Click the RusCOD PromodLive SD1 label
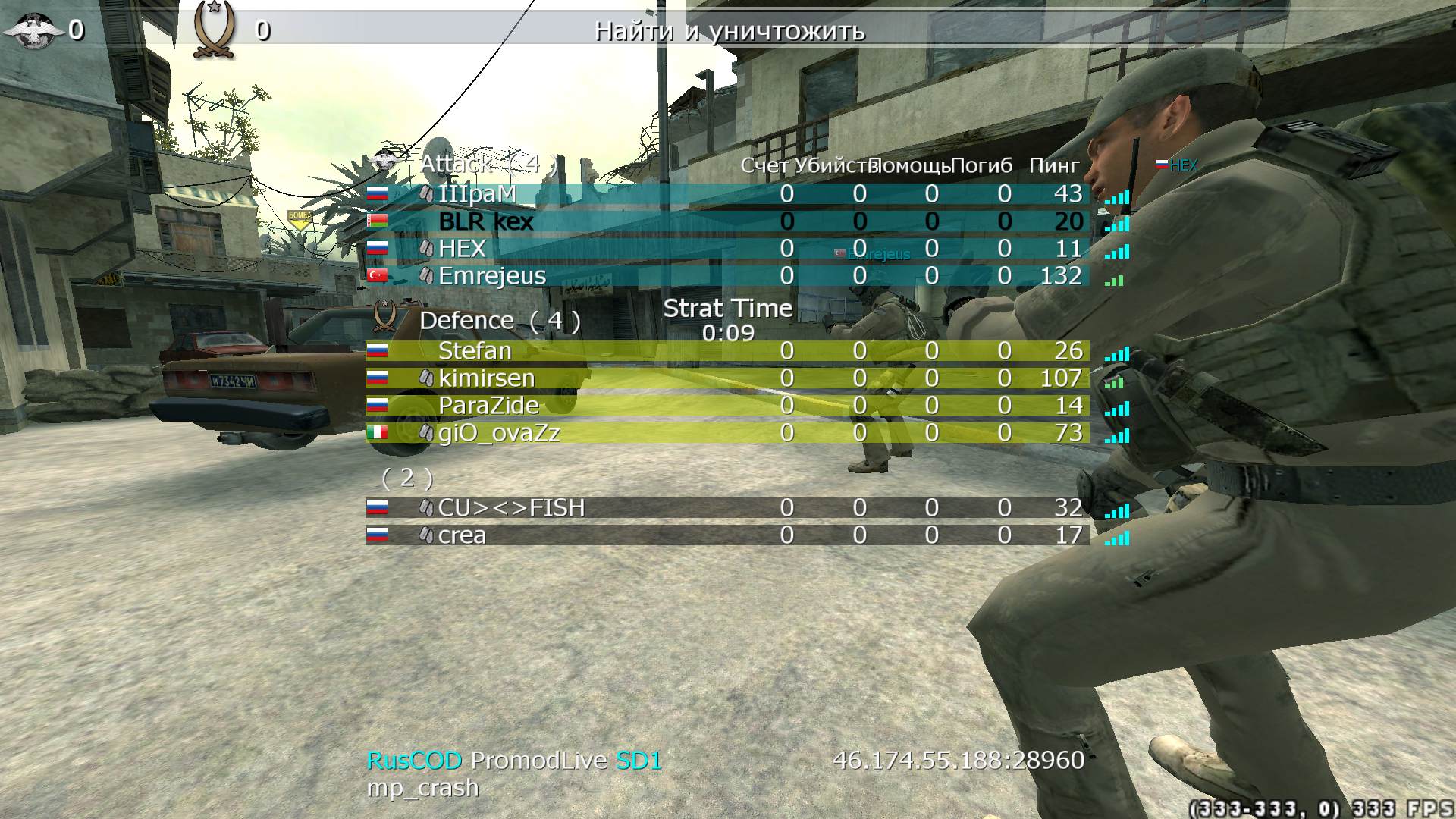 (x=514, y=761)
